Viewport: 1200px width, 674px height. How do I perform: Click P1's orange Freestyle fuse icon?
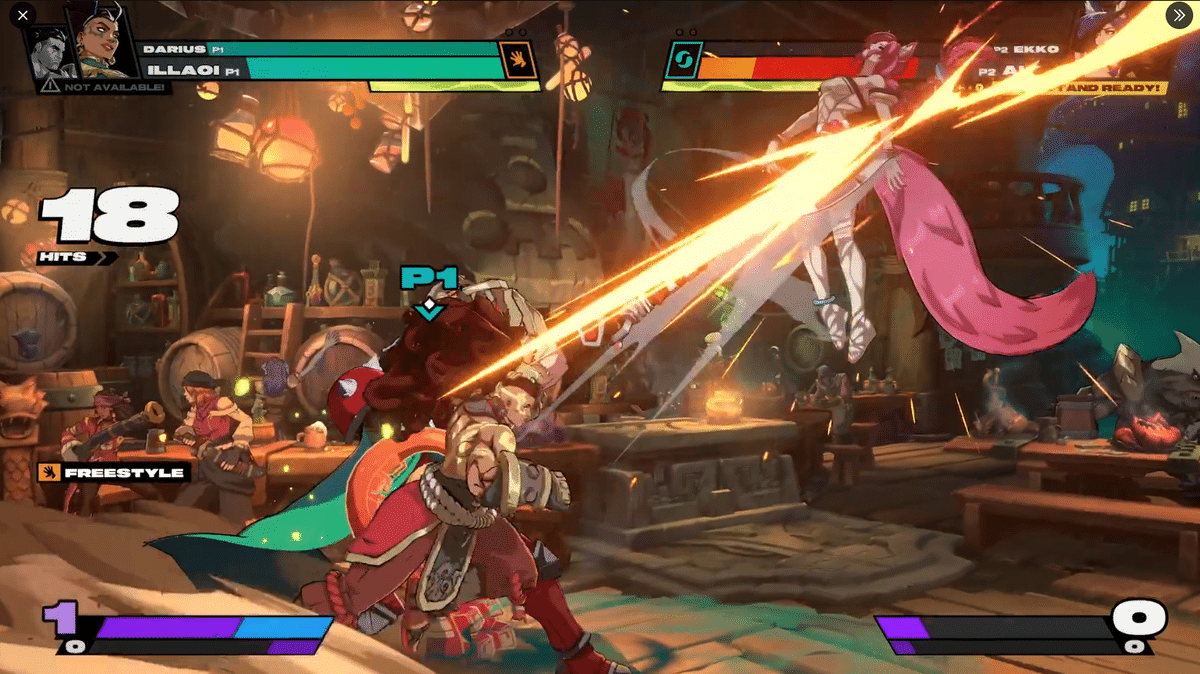point(518,60)
